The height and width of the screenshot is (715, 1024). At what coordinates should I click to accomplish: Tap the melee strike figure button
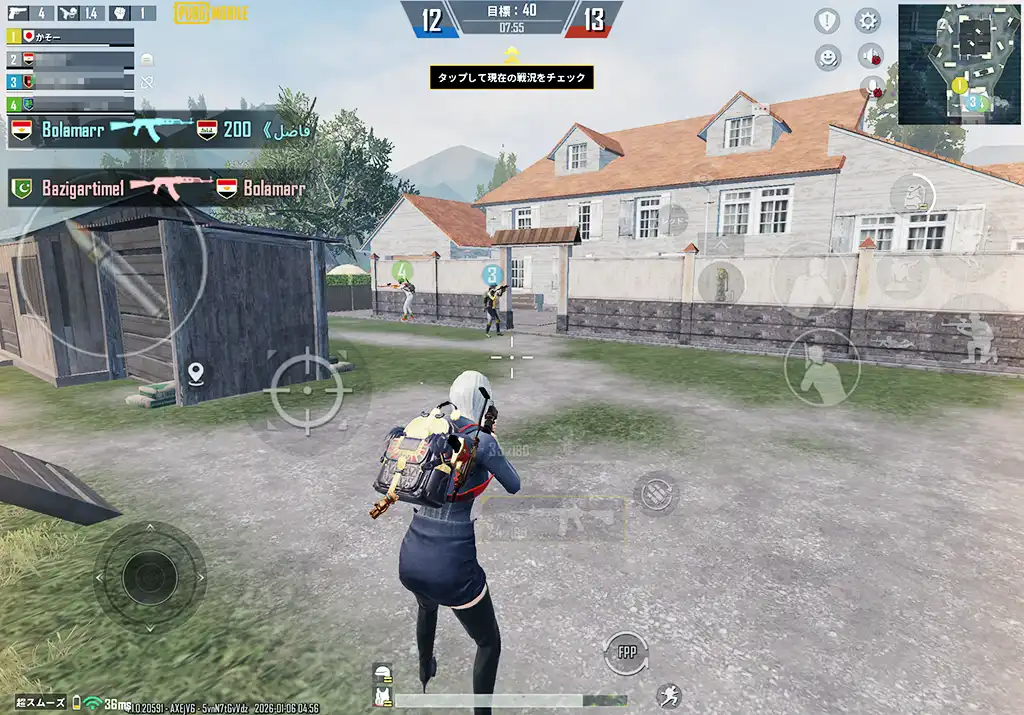[822, 368]
